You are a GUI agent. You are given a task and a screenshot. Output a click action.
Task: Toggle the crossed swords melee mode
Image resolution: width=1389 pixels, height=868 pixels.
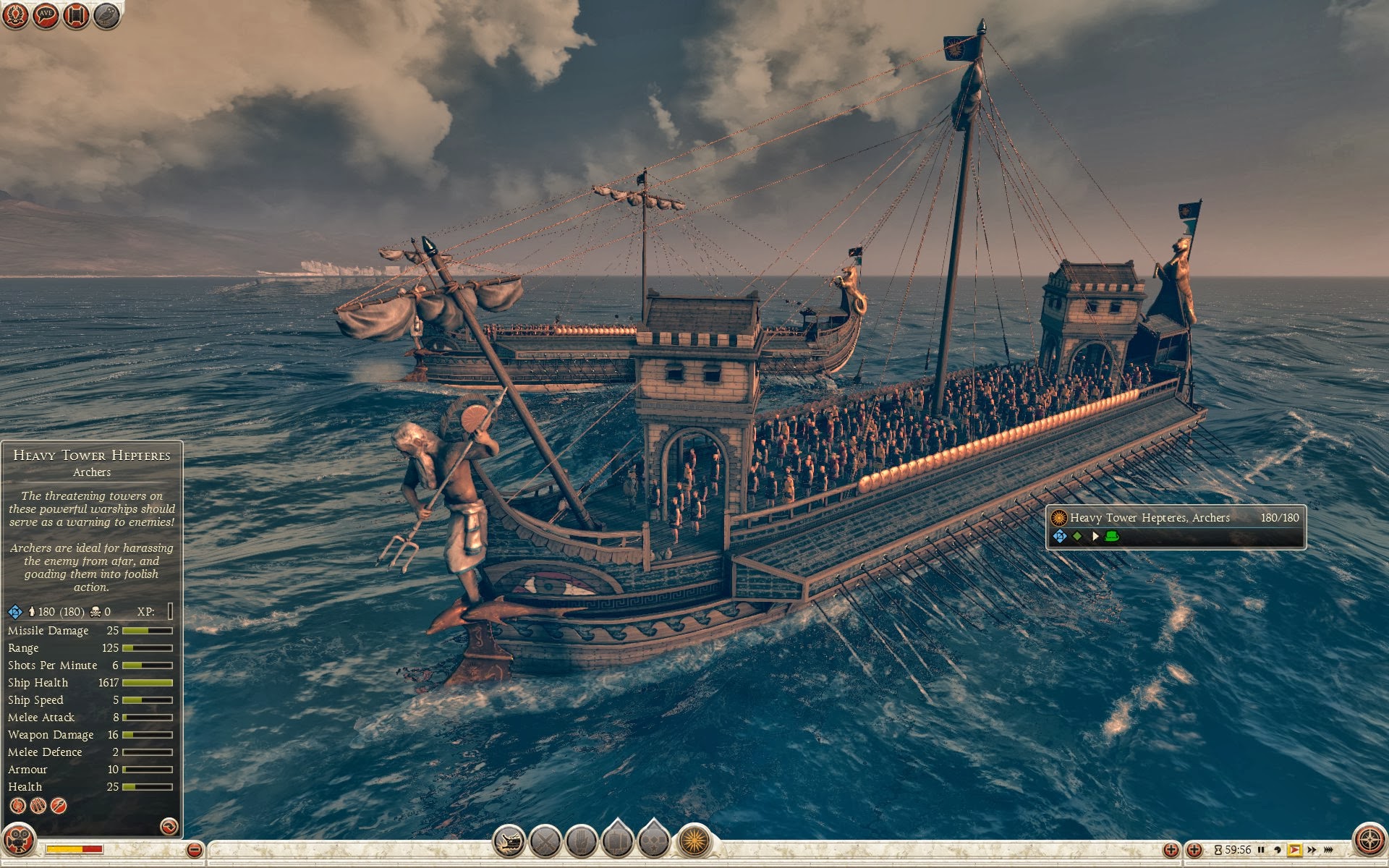coord(545,842)
